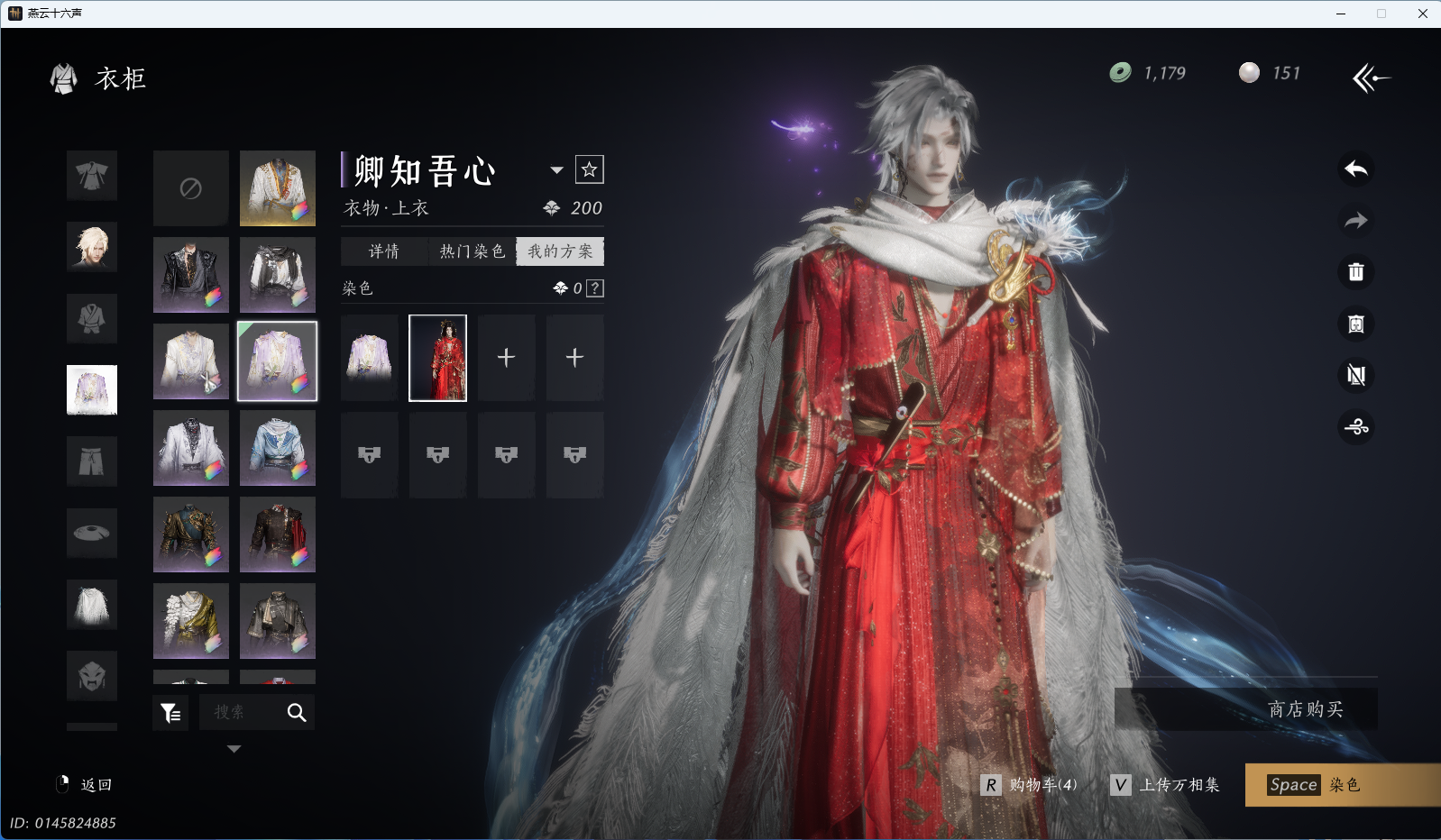Pick the blue hooded top thumbnail

tap(278, 448)
